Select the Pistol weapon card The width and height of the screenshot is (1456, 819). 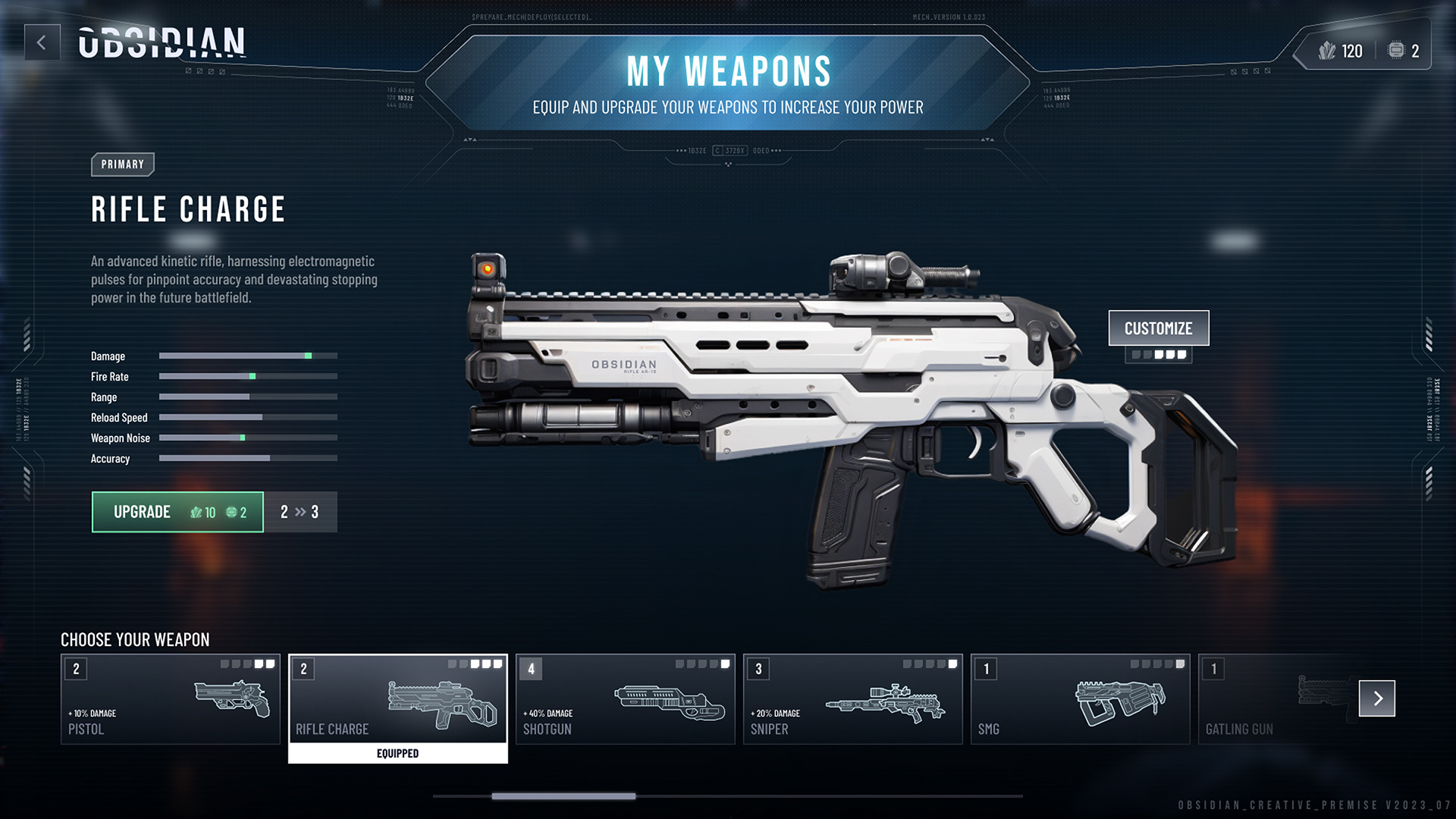click(x=171, y=699)
